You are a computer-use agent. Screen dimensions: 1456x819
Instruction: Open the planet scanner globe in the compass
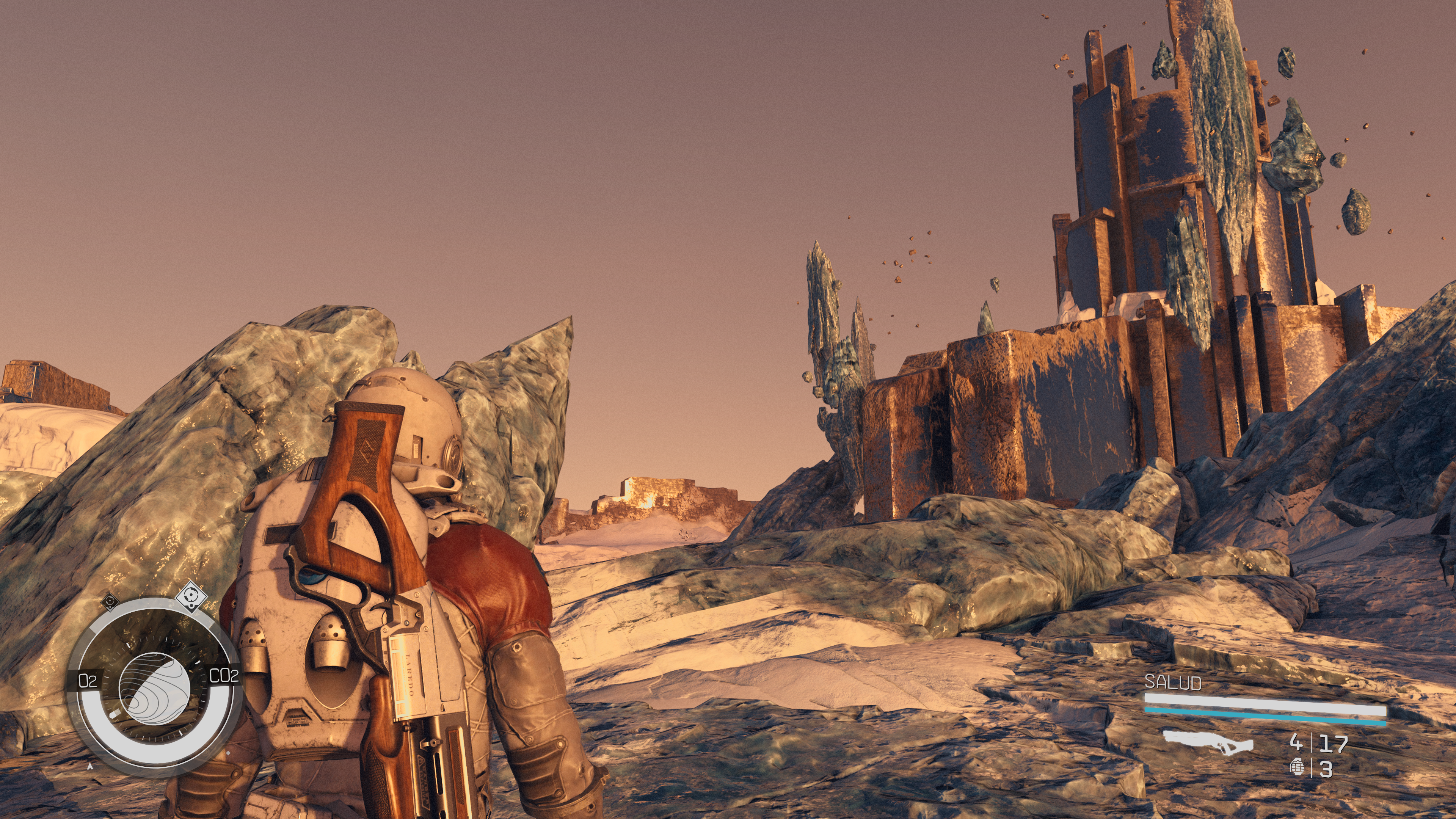click(154, 687)
